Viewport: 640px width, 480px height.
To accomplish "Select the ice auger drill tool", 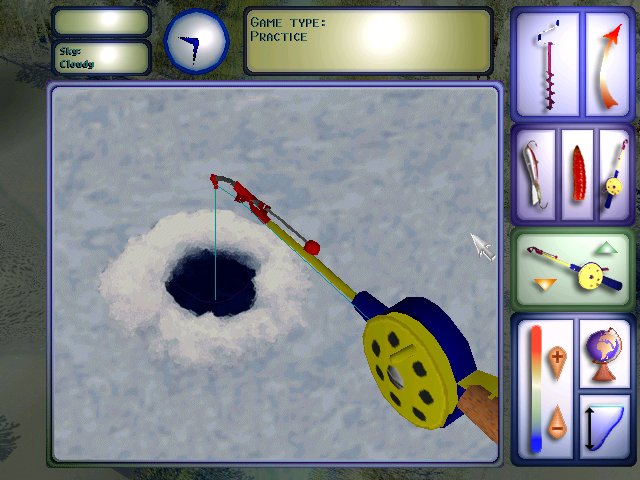I will [x=546, y=66].
